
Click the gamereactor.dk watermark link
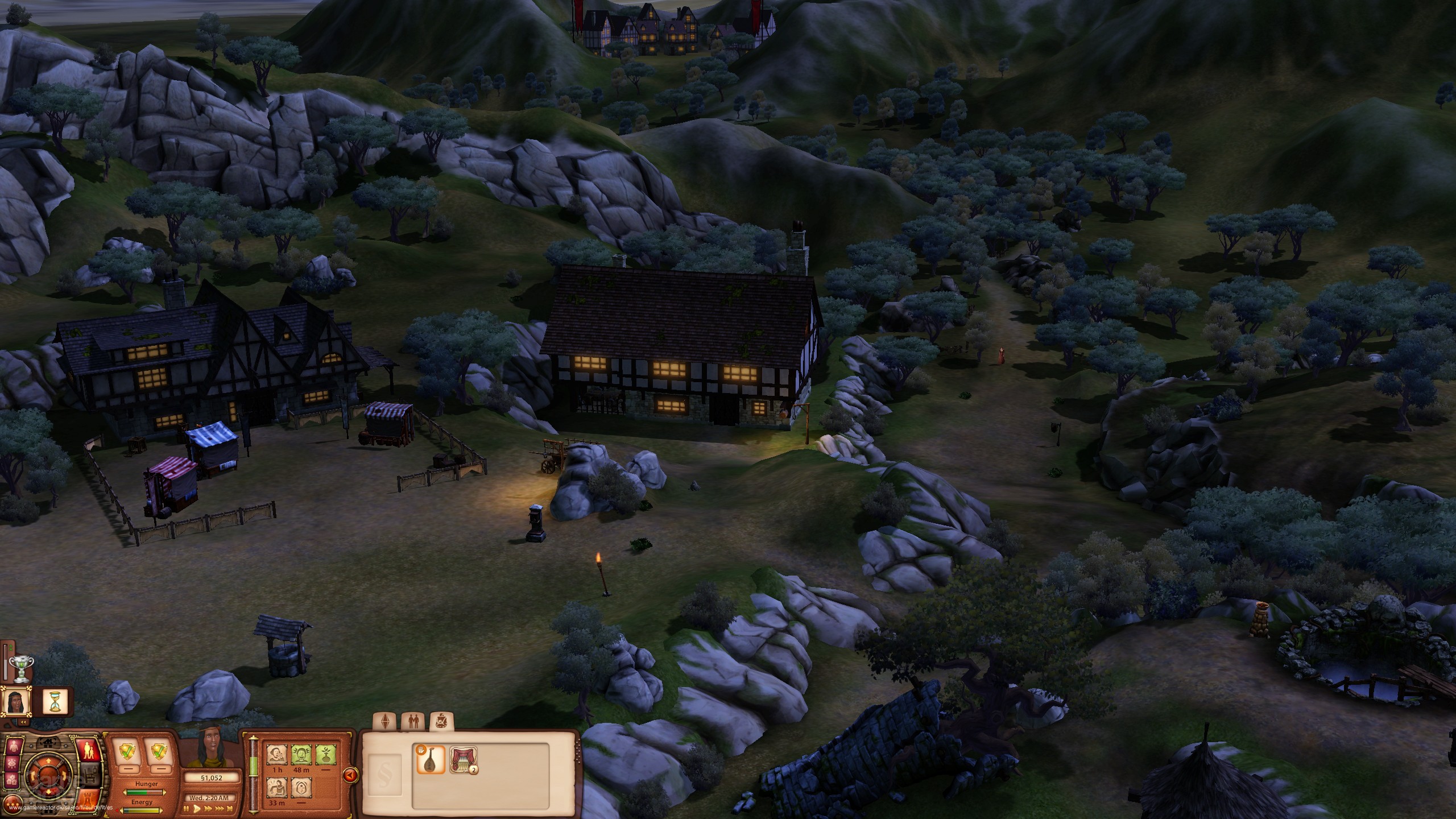[x=61, y=809]
